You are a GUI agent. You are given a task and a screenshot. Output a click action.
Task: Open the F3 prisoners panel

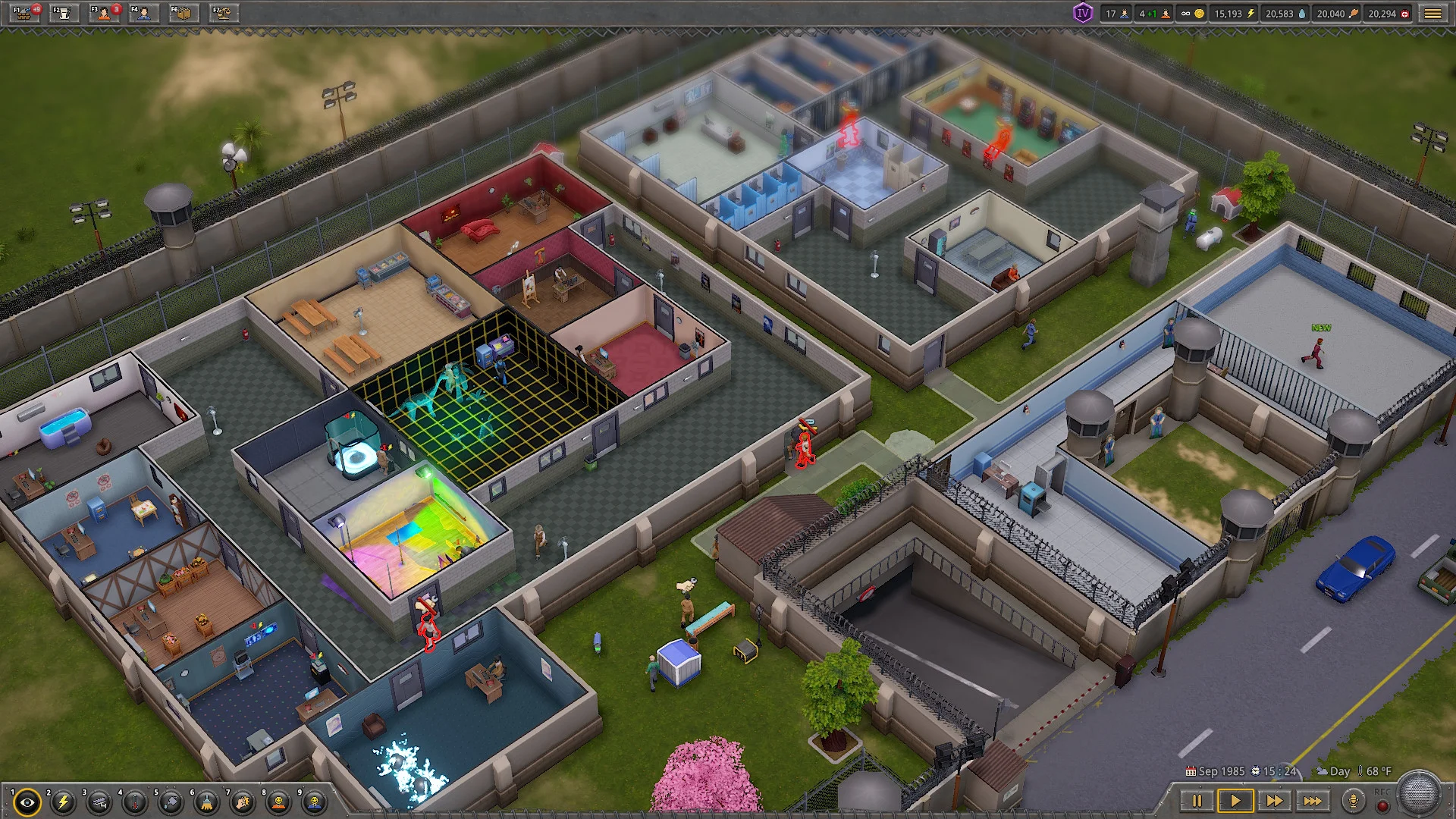(x=104, y=13)
